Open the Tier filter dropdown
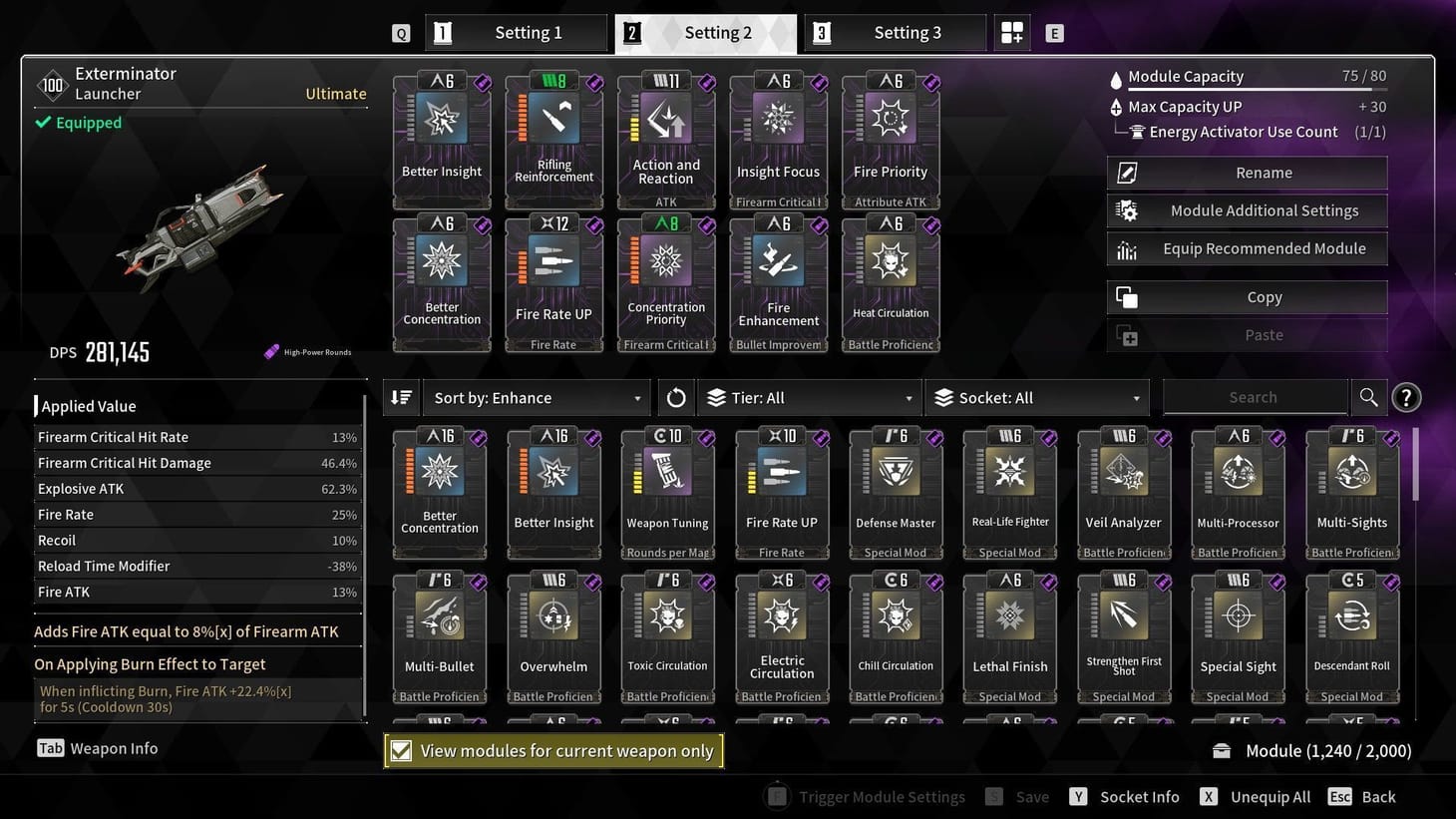This screenshot has height=819, width=1456. click(x=808, y=397)
